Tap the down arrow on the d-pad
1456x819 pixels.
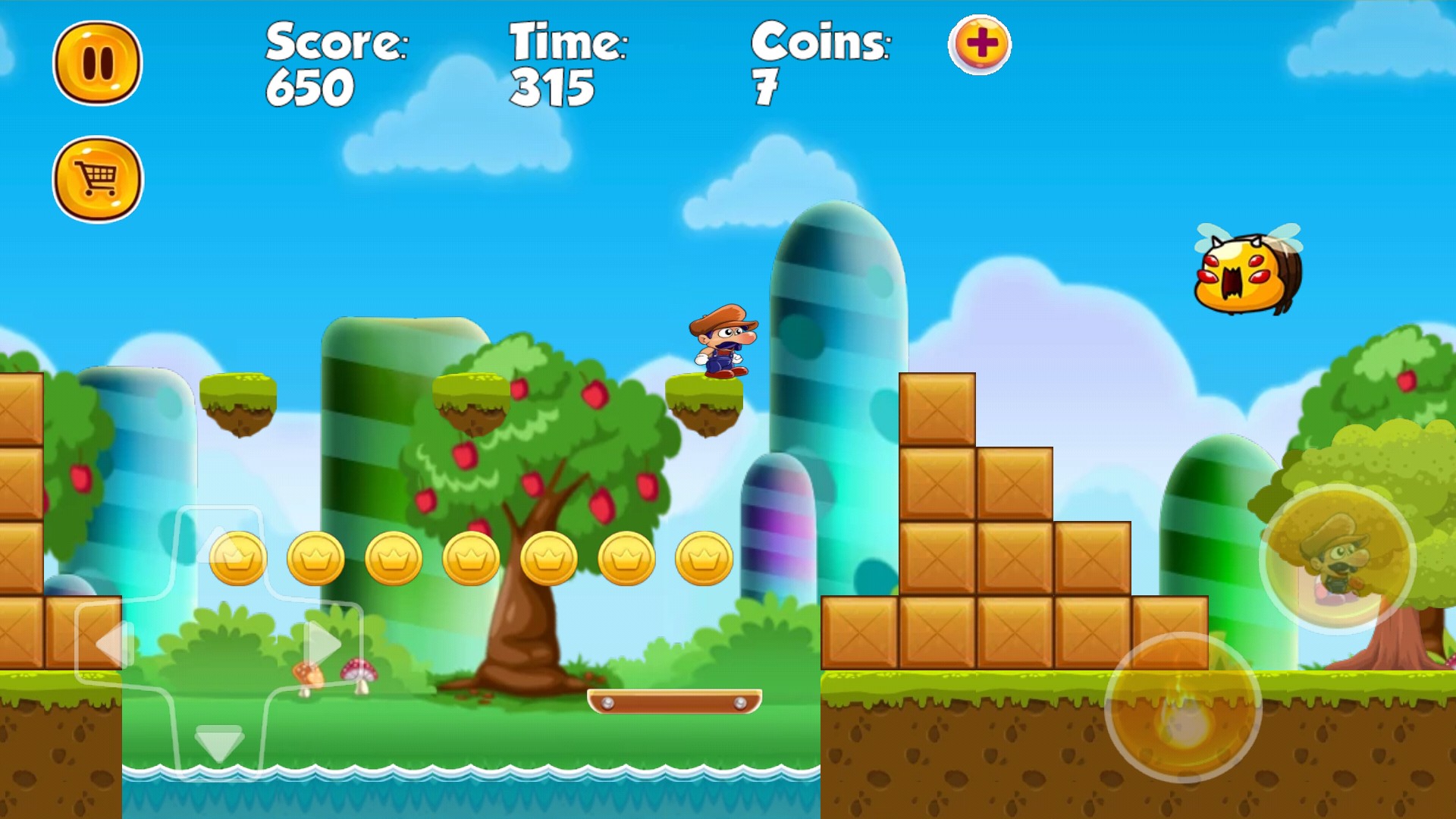click(219, 742)
